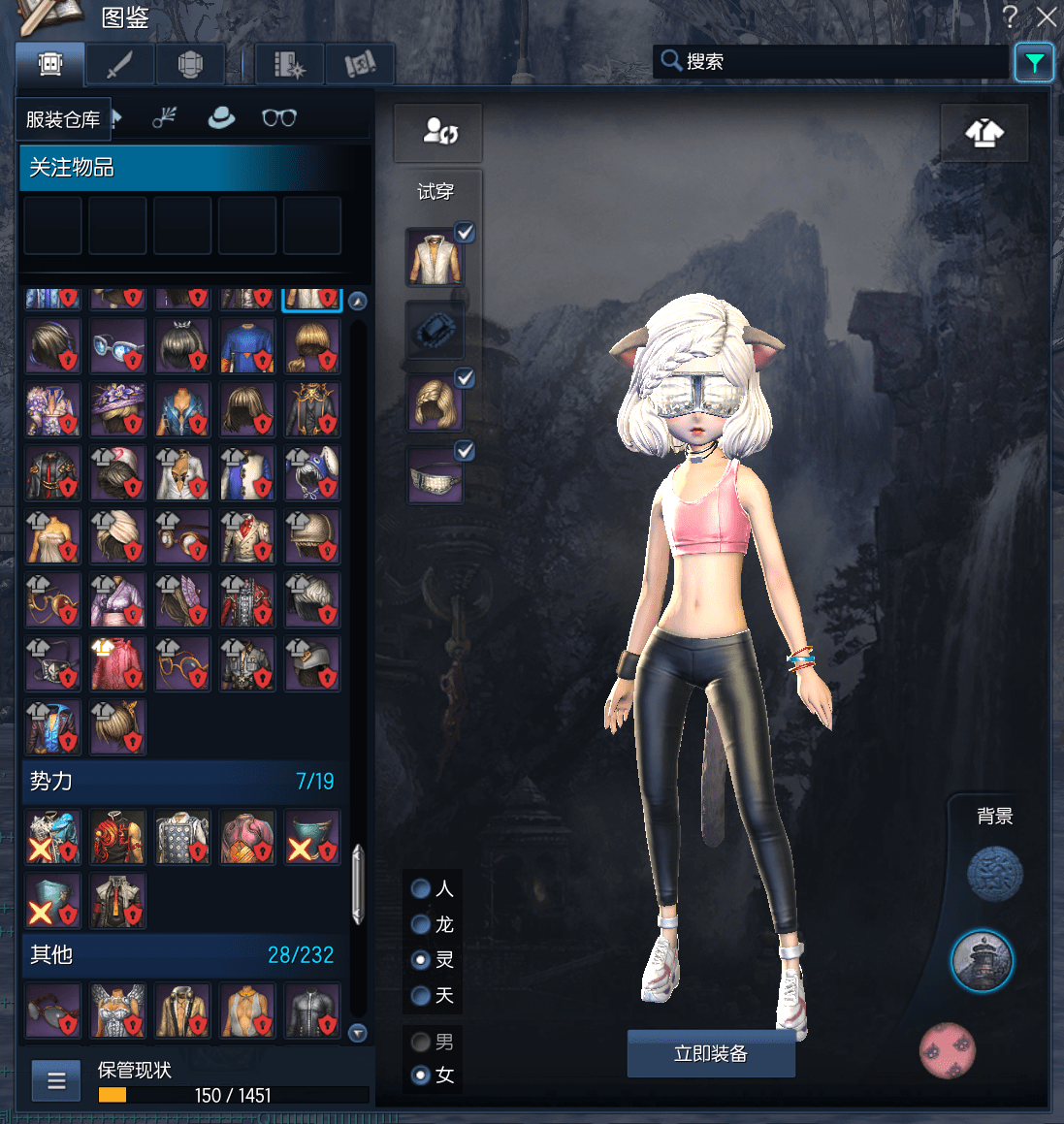Screen dimensions: 1064x1124
Task: Uncheck the tried-on white jacket outfit
Action: [x=465, y=233]
